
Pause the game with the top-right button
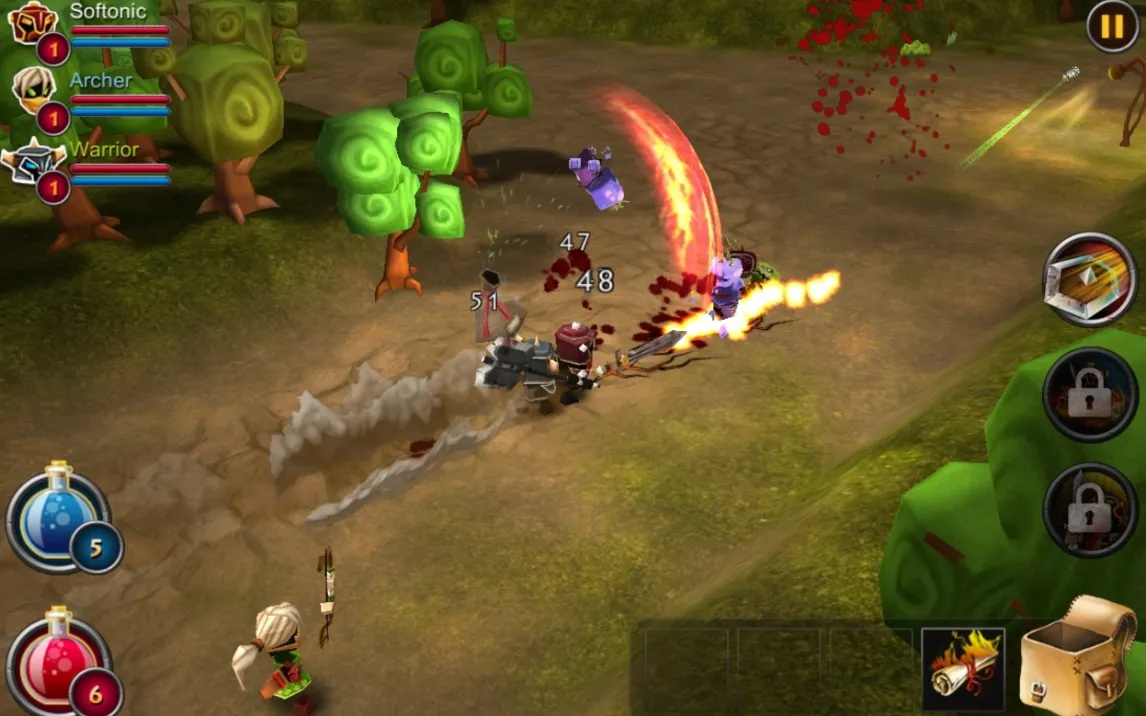point(1112,26)
